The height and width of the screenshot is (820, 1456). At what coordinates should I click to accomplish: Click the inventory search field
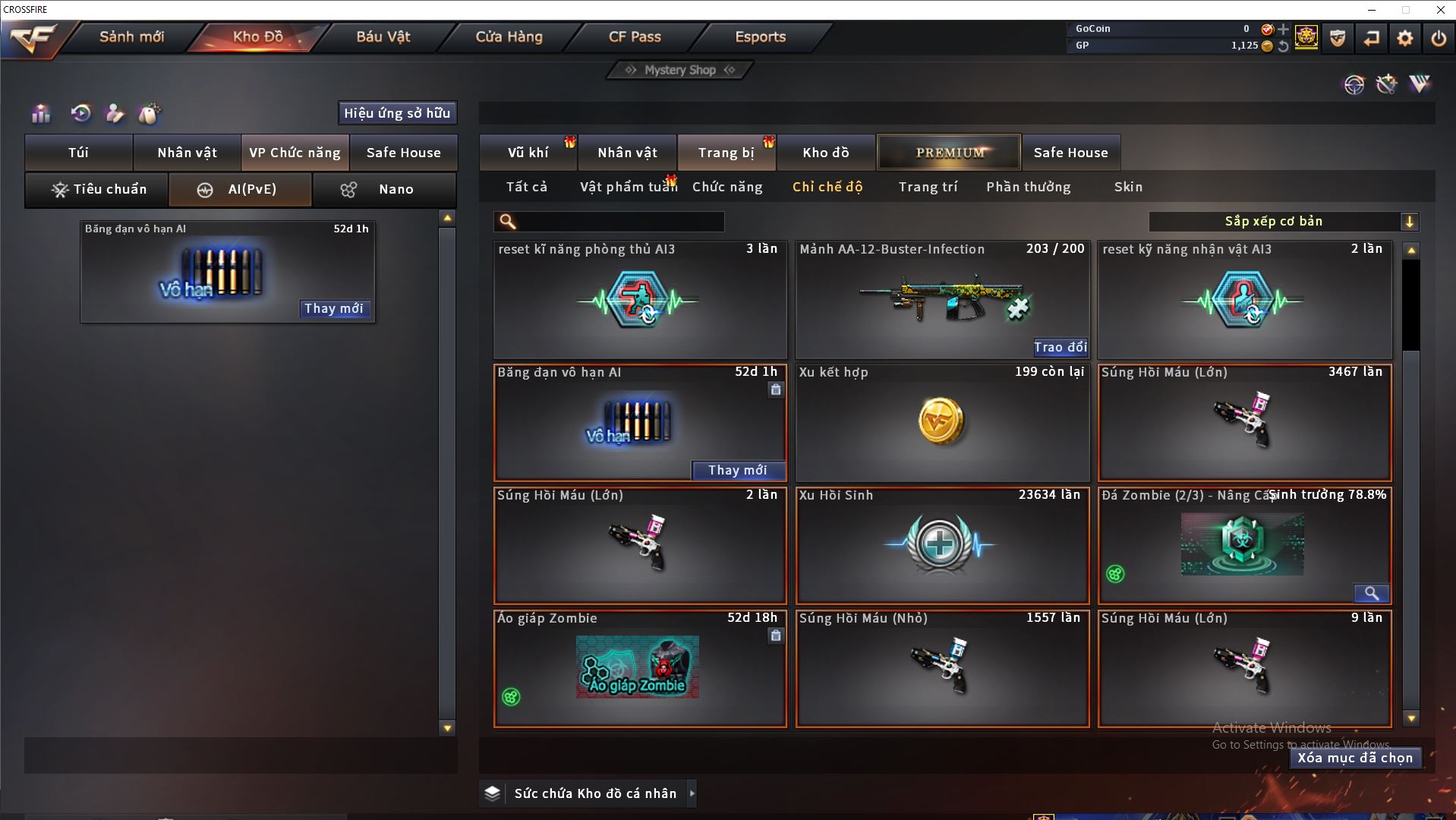pyautogui.click(x=619, y=222)
